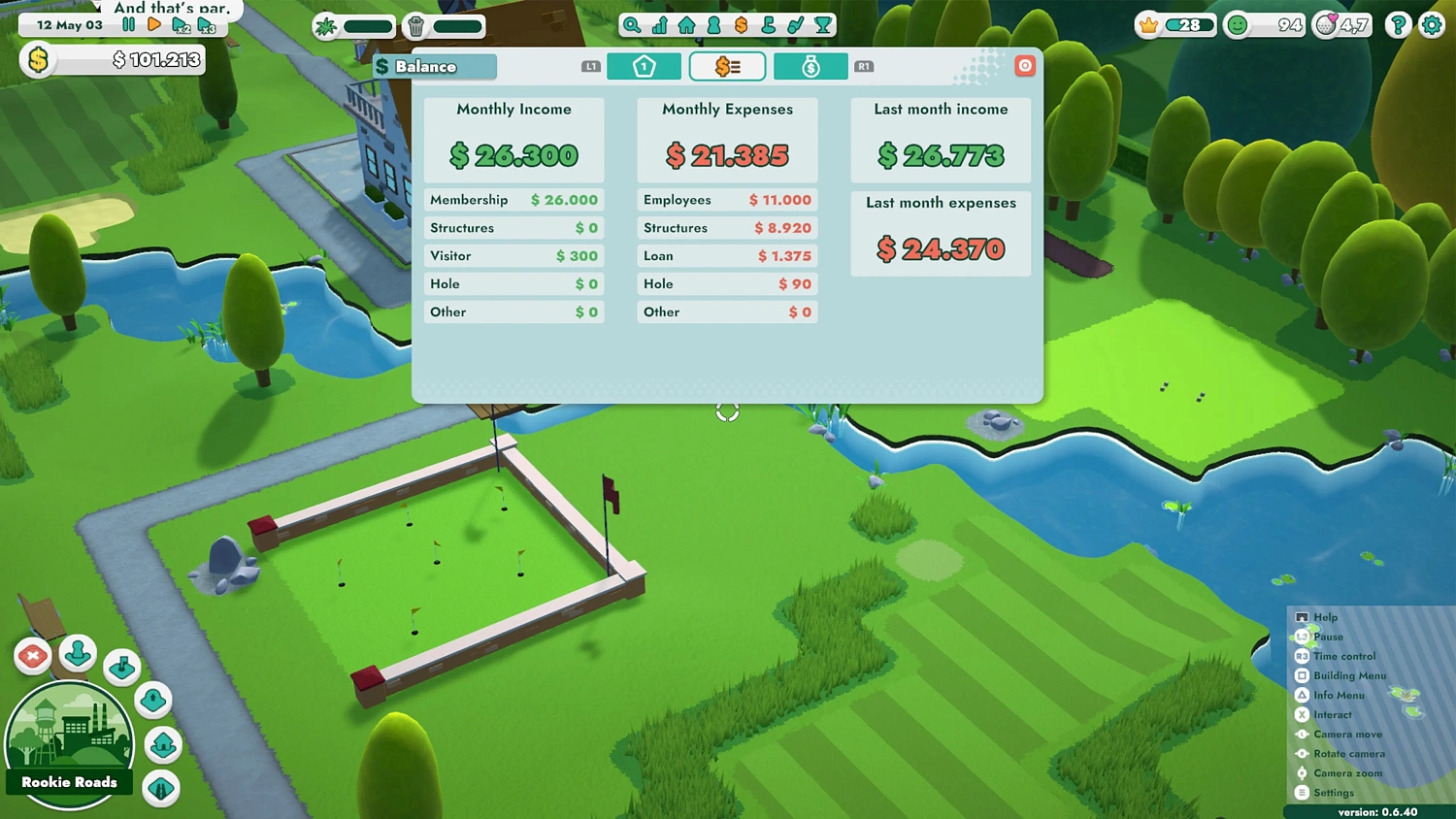Cancel building with the red X button
Screen dimensions: 1456x819
[32, 656]
